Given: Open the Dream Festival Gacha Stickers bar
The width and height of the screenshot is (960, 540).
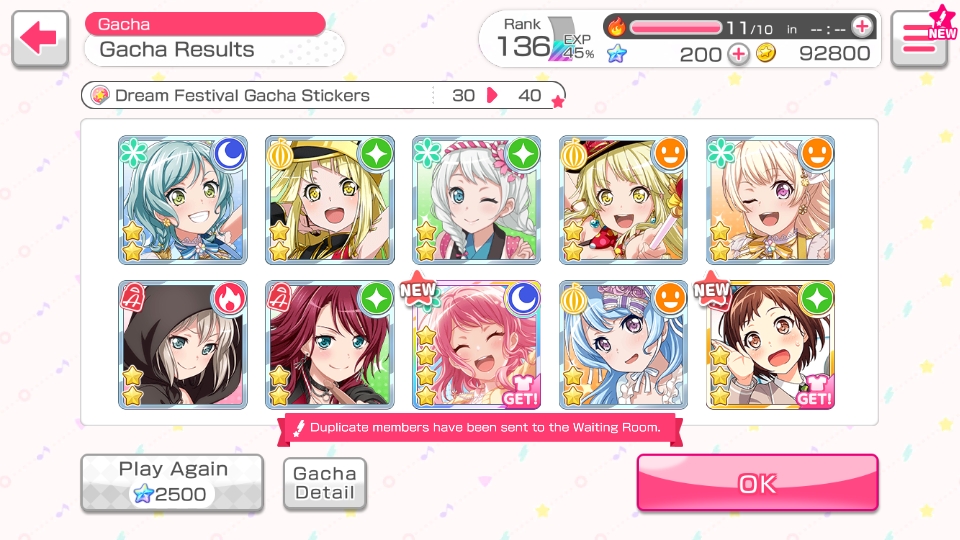Looking at the screenshot, I should click(322, 96).
